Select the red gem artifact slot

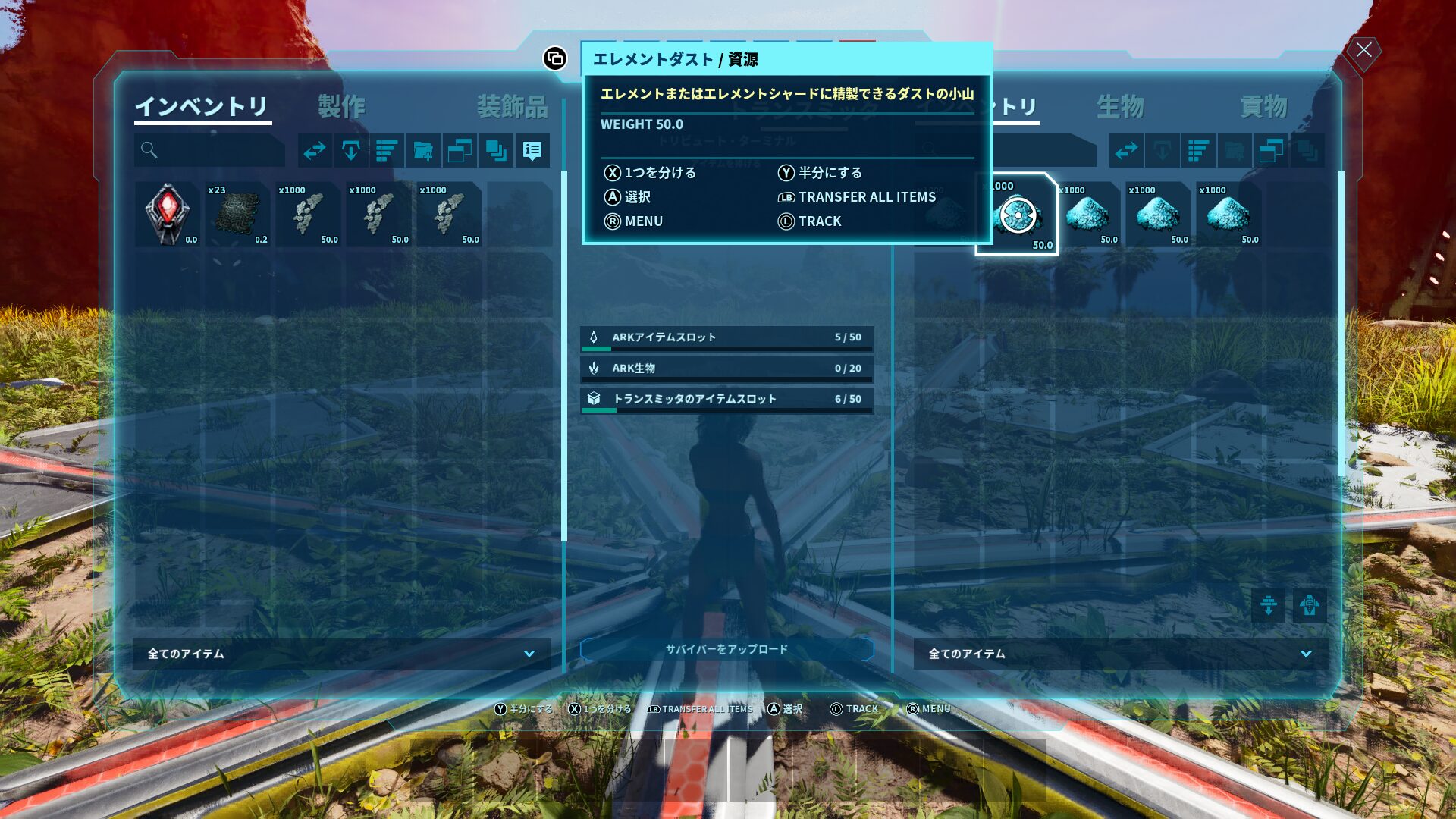click(x=168, y=215)
